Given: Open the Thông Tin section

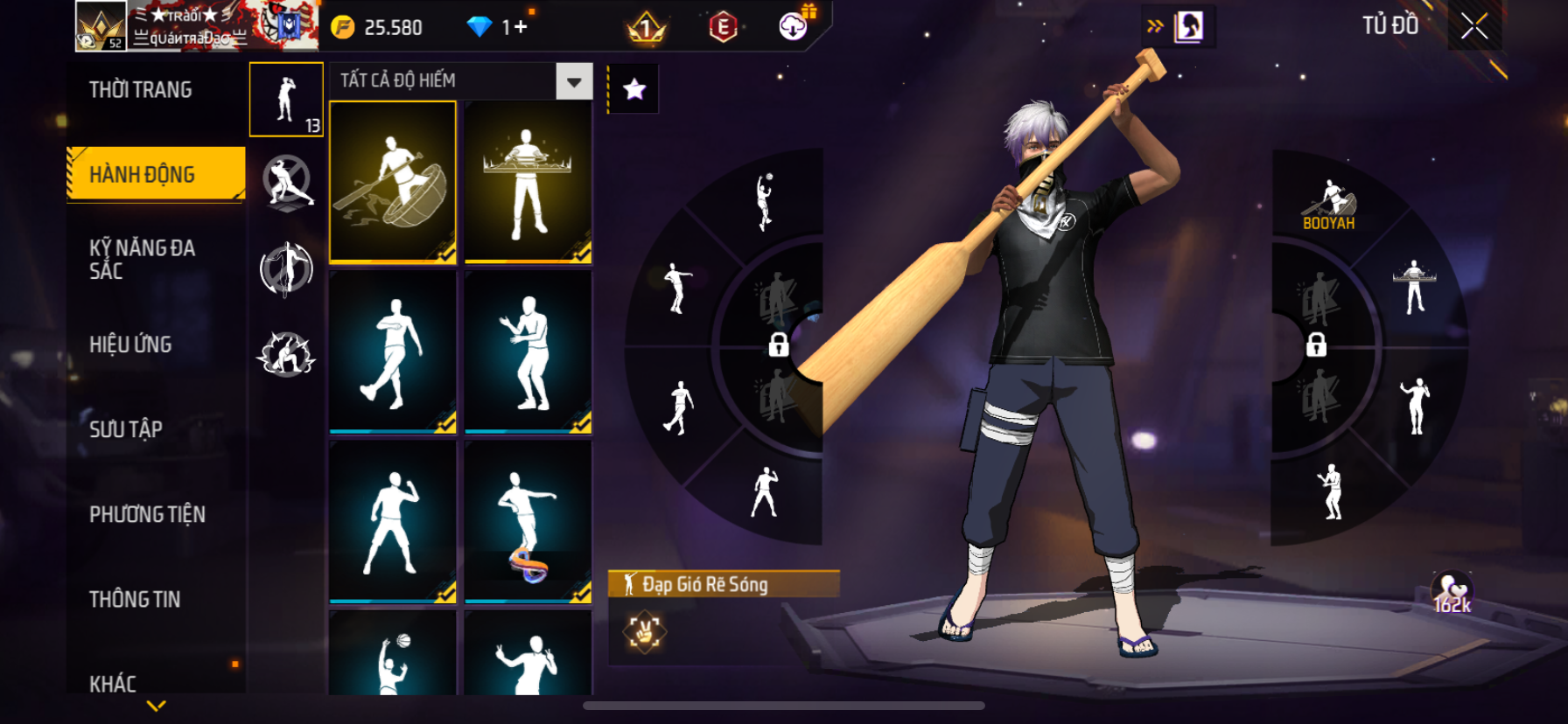Looking at the screenshot, I should tap(135, 599).
